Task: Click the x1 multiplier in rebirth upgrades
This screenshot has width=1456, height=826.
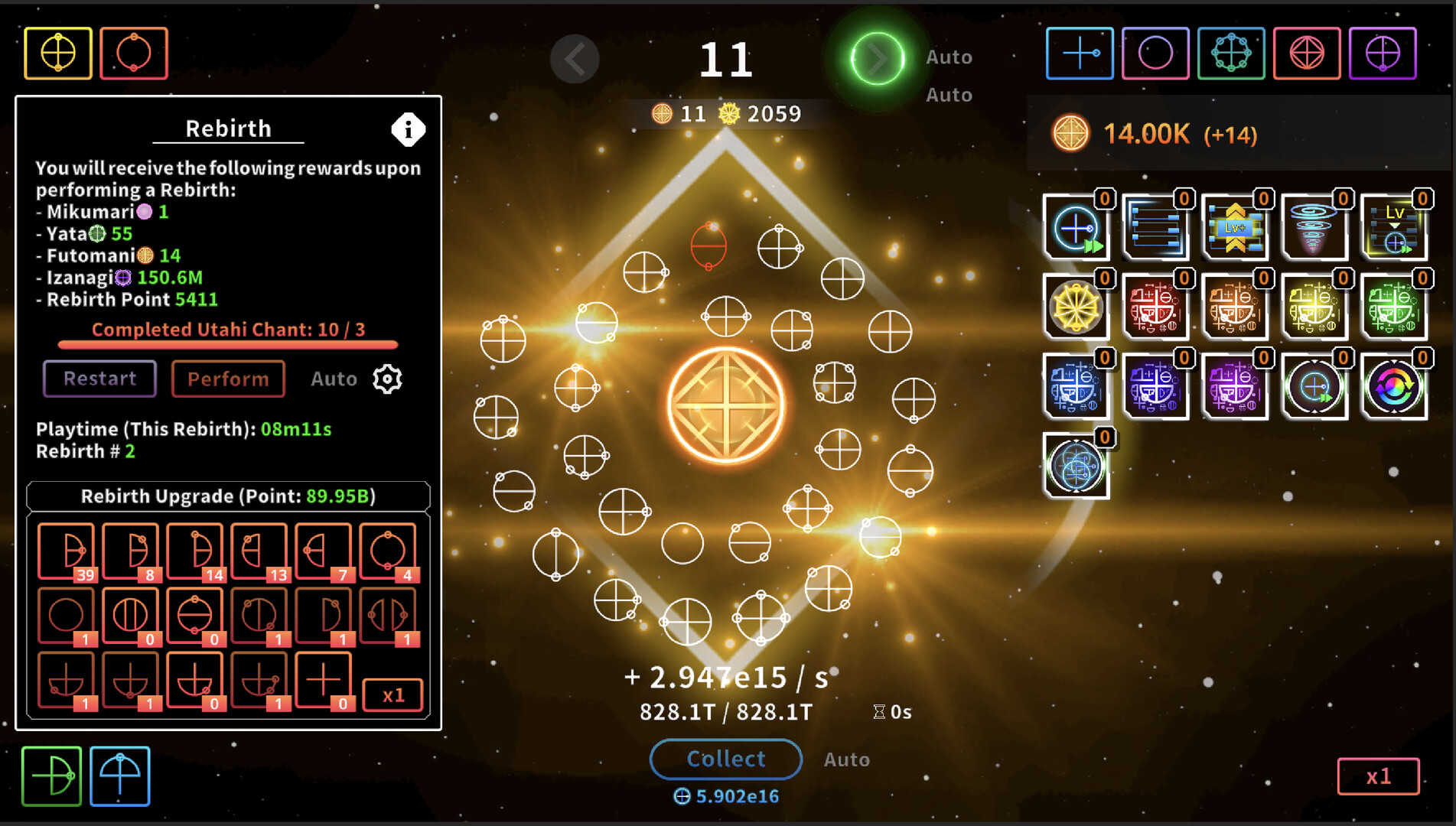Action: coord(393,694)
